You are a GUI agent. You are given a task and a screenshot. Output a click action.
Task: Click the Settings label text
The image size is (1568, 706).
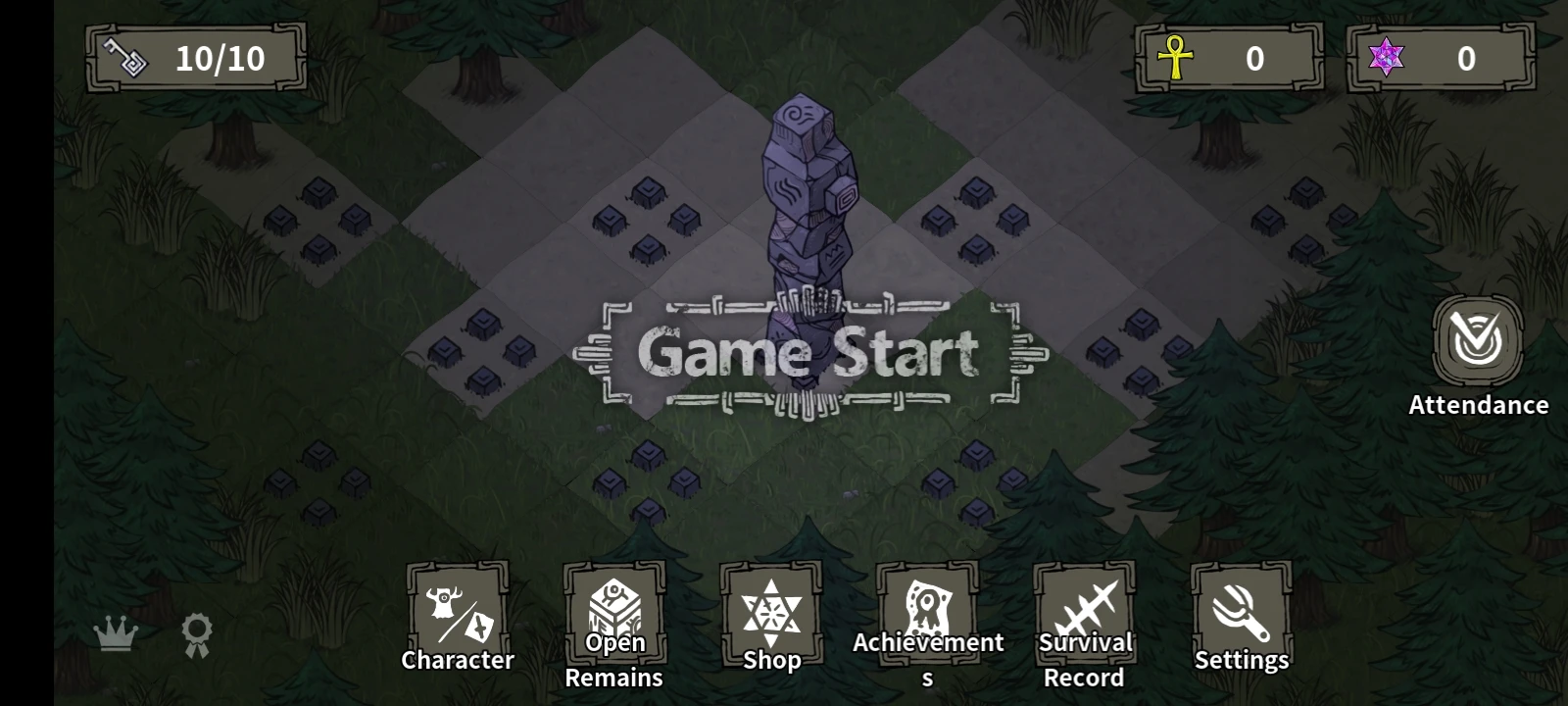[1242, 659]
